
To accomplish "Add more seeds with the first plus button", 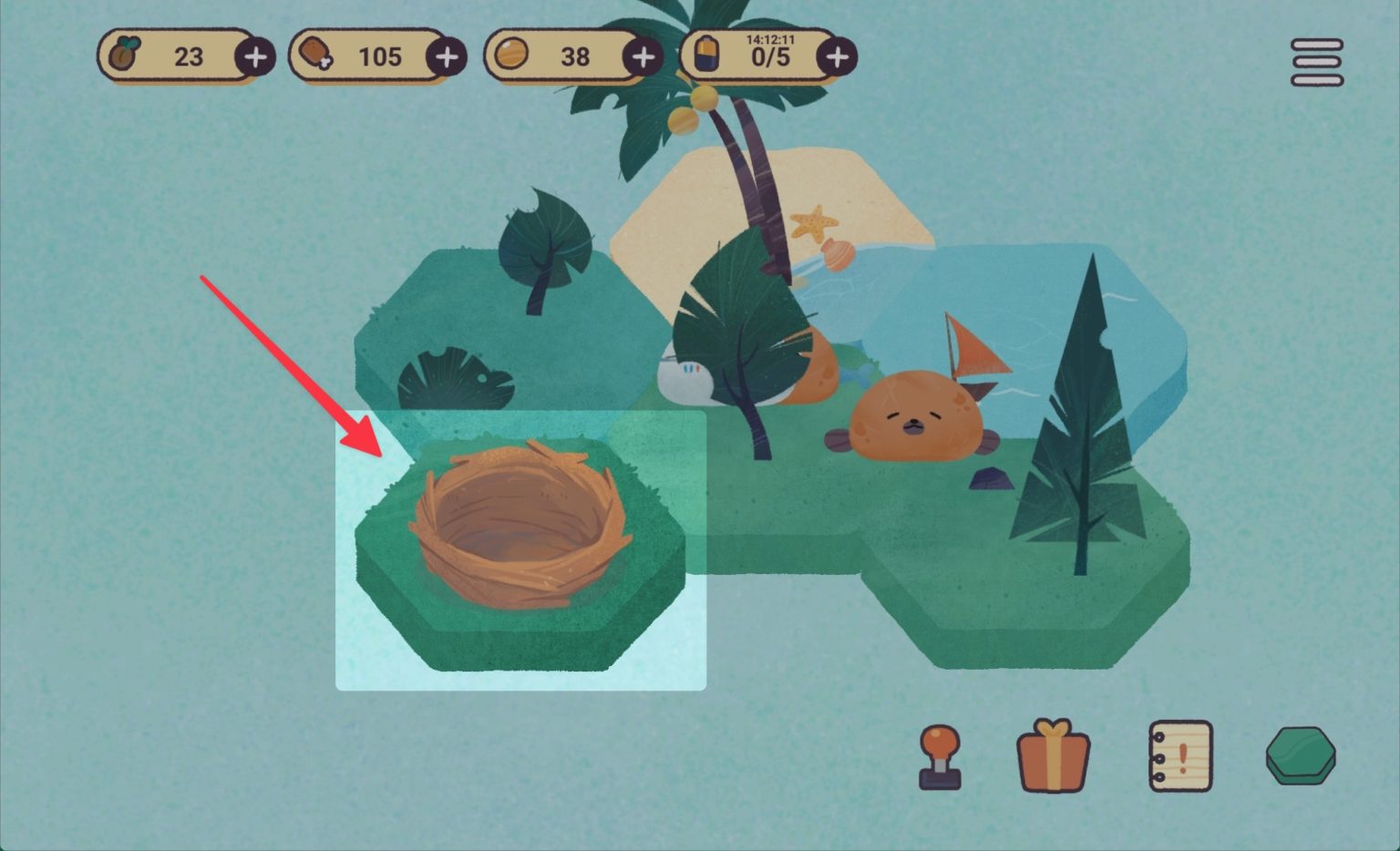I will [x=254, y=56].
